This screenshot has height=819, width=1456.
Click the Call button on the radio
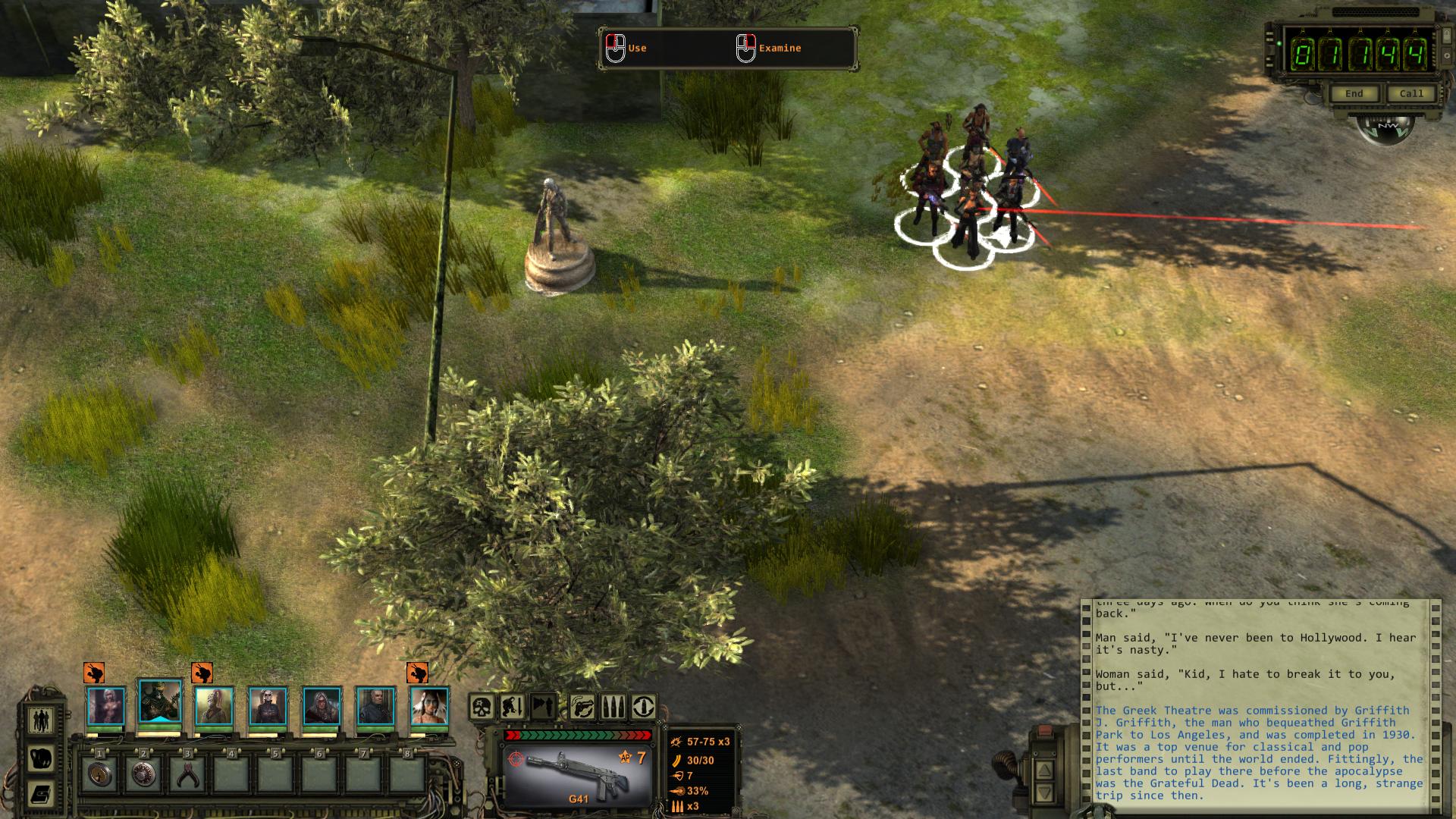[1410, 94]
